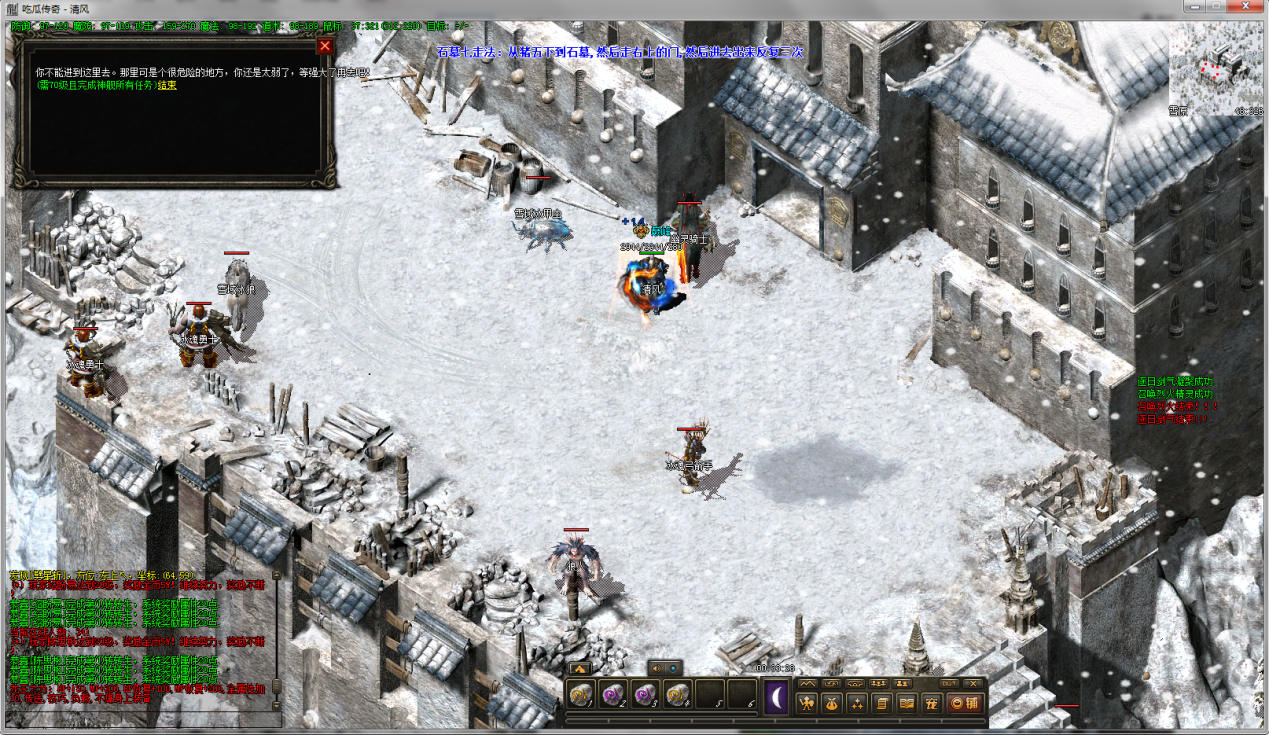Close the NPC dialogue with the red X
This screenshot has height=735, width=1269.
click(324, 46)
